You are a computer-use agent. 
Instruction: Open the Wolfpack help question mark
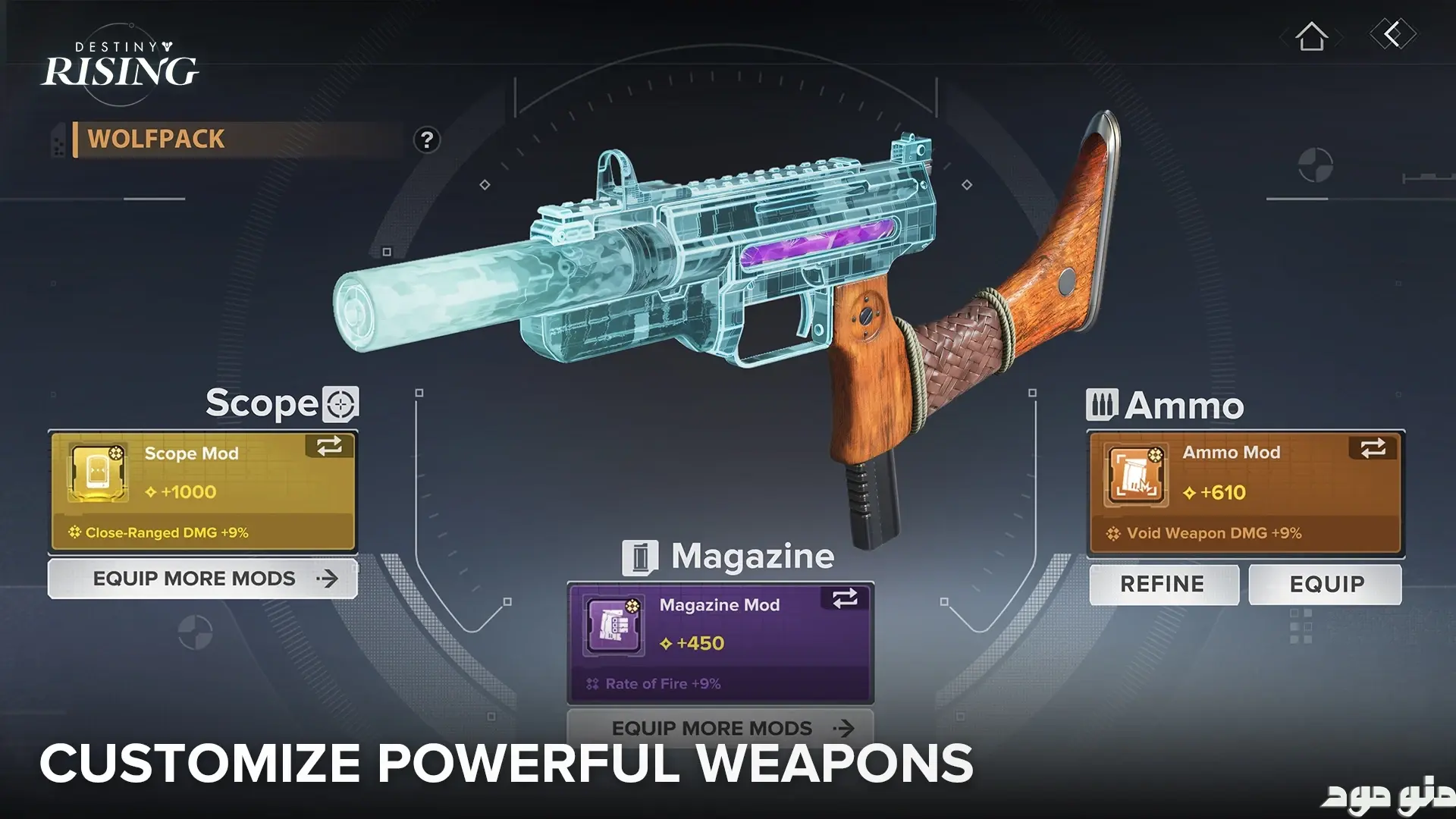[427, 140]
